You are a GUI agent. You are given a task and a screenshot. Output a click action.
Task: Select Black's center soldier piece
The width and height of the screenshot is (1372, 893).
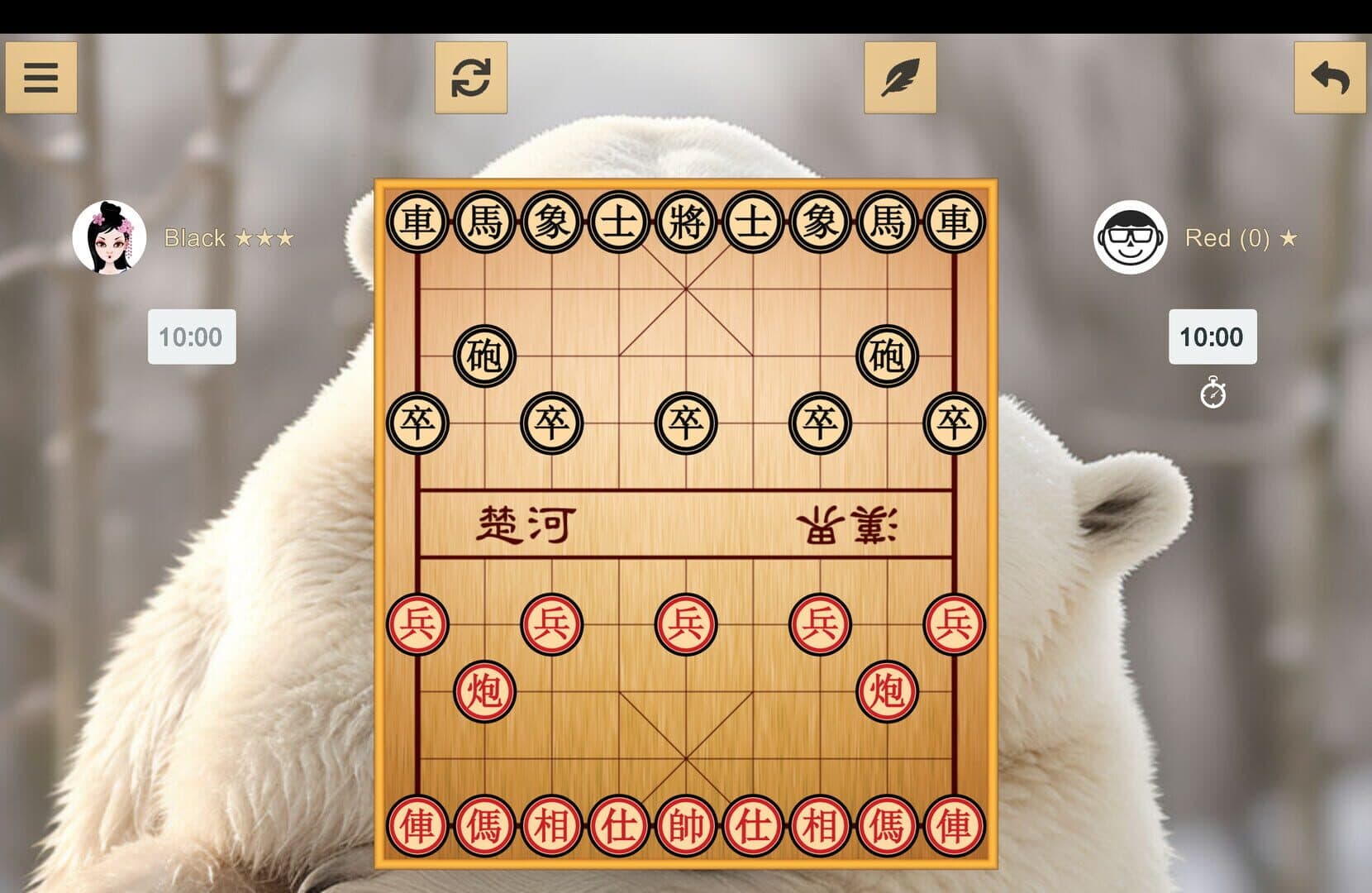point(685,422)
